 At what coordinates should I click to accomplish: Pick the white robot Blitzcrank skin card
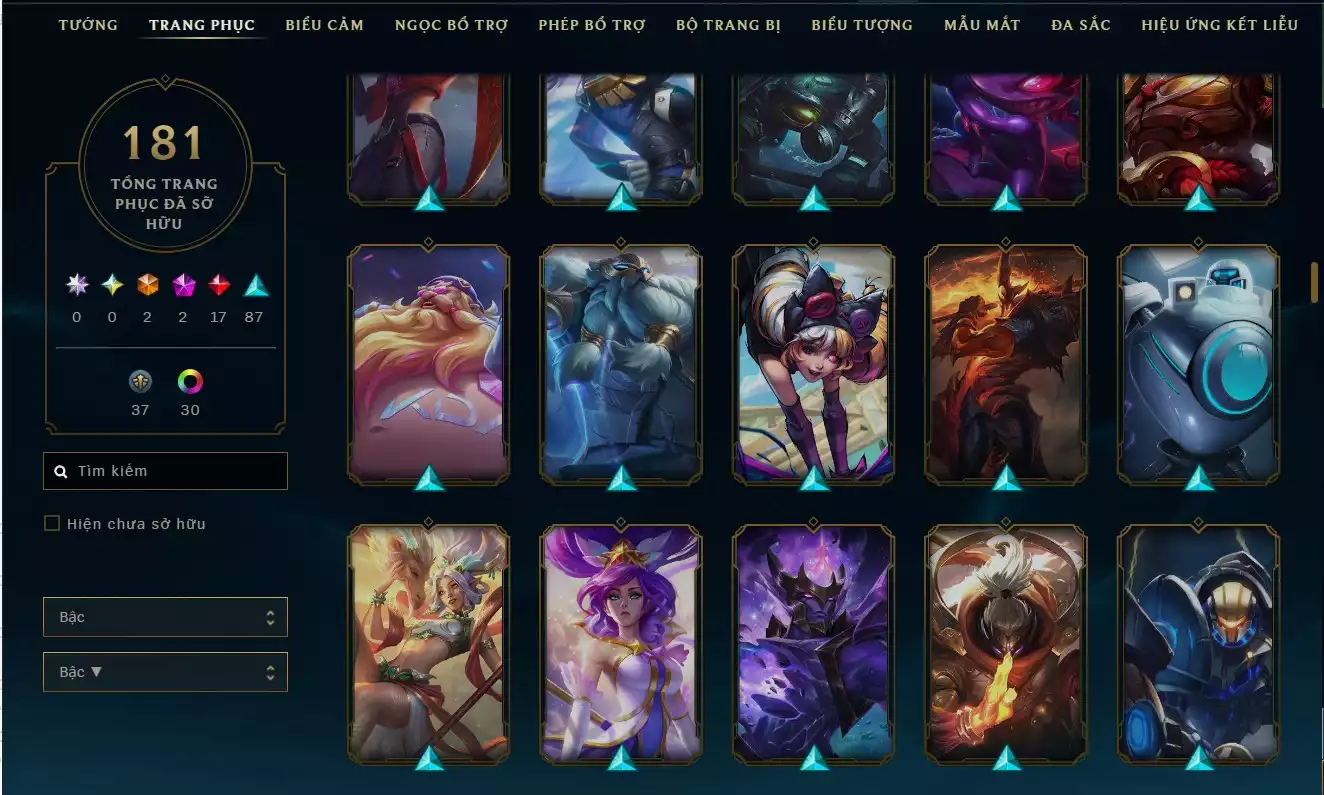[x=1198, y=362]
